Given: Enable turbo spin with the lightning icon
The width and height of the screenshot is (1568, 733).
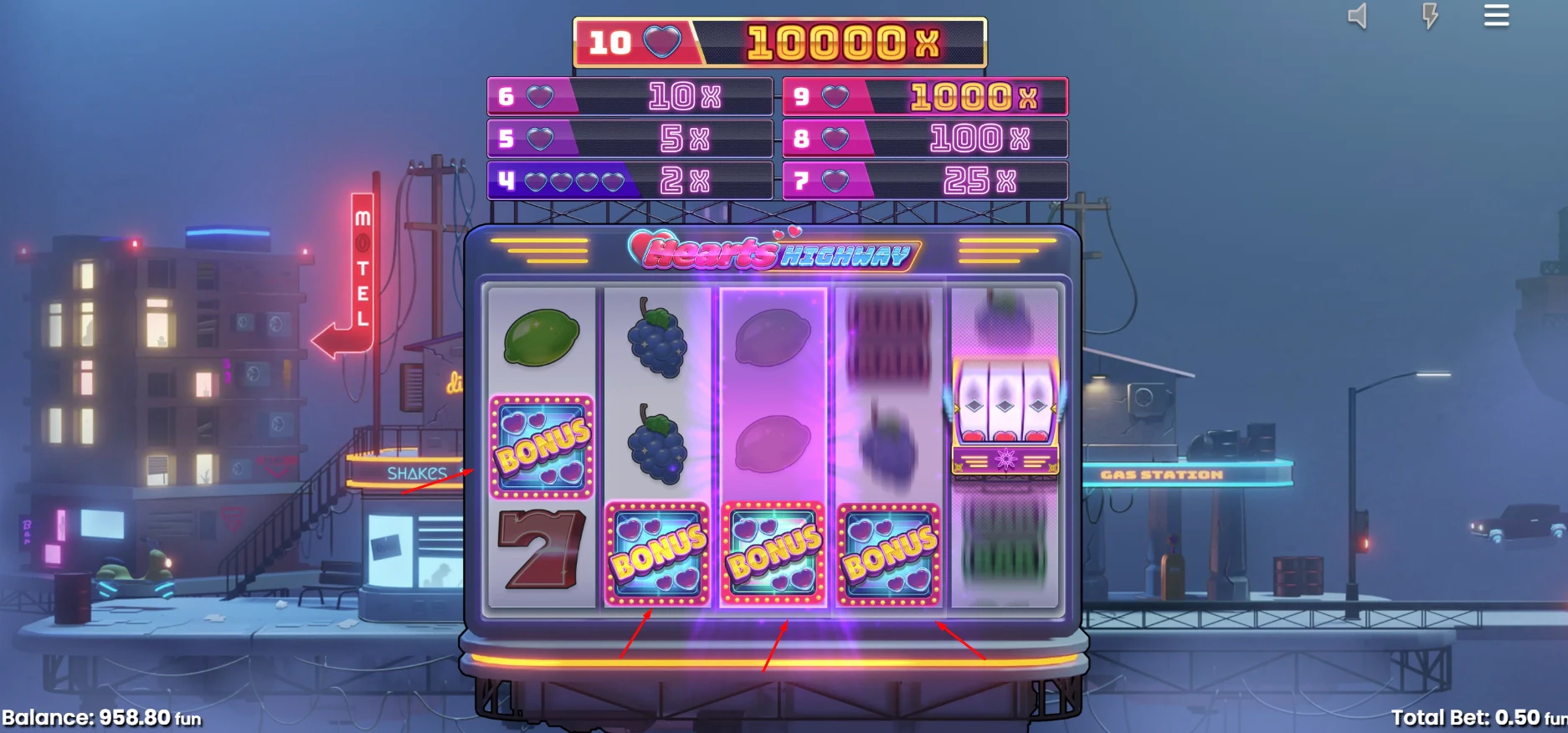Looking at the screenshot, I should (x=1427, y=16).
